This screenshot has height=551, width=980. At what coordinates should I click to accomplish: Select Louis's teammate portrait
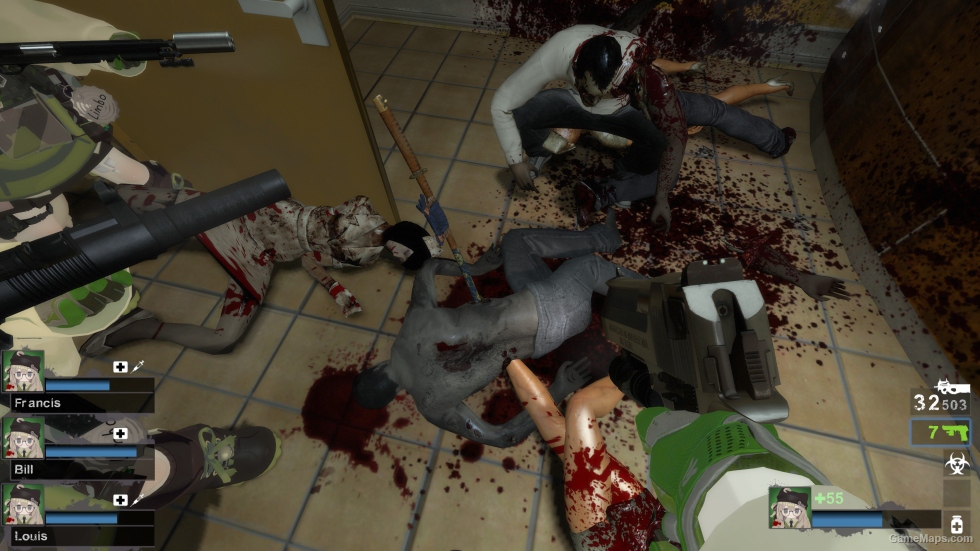pos(23,504)
